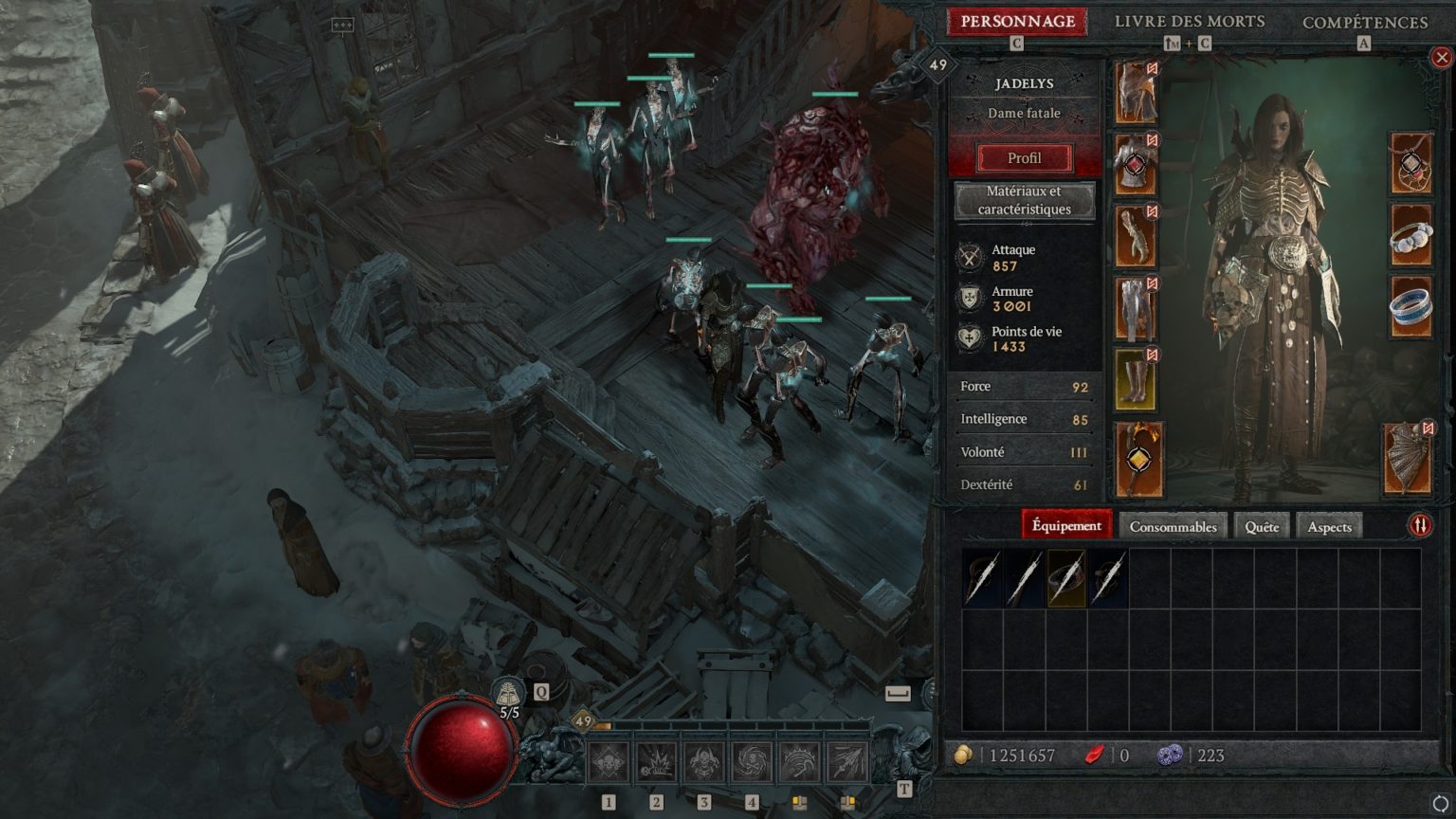Show Matériaux et caractéristiques
This screenshot has height=819, width=1456.
click(1024, 200)
